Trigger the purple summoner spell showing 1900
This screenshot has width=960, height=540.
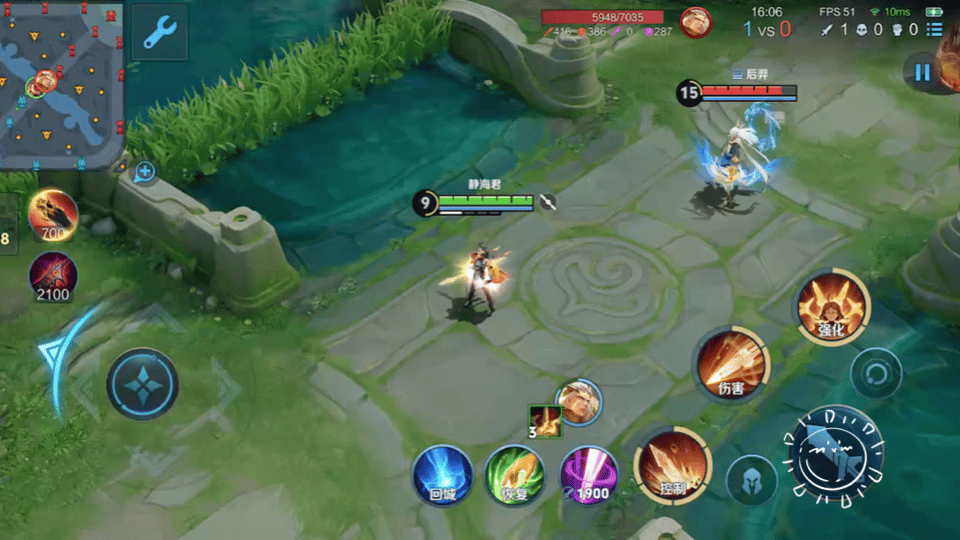click(588, 474)
